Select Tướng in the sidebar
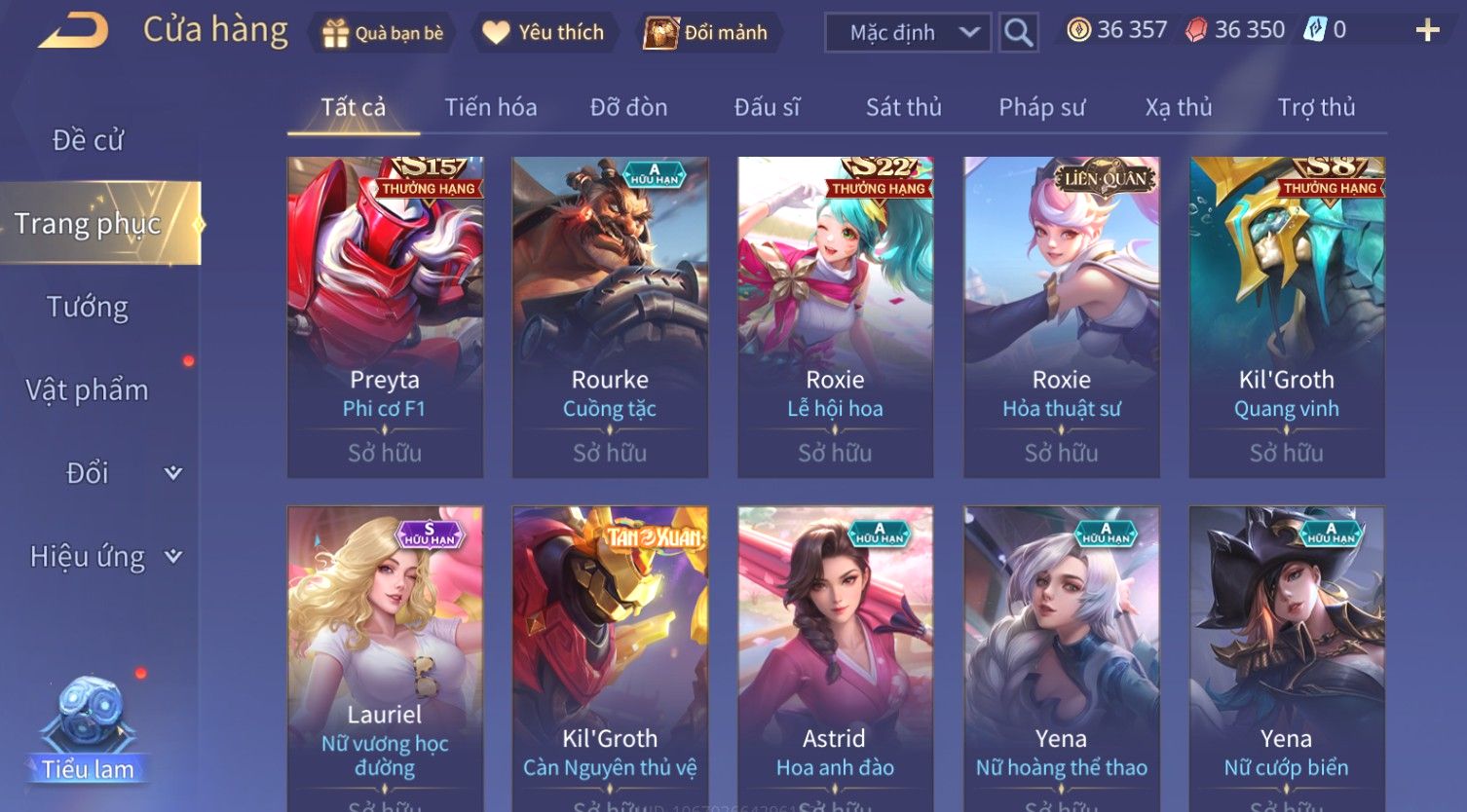Screen dimensions: 1467x812 (88, 307)
